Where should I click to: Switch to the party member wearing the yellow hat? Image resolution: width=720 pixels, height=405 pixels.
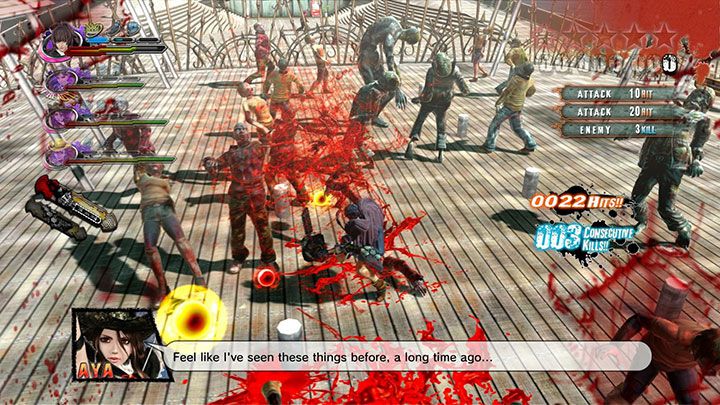tap(58, 149)
